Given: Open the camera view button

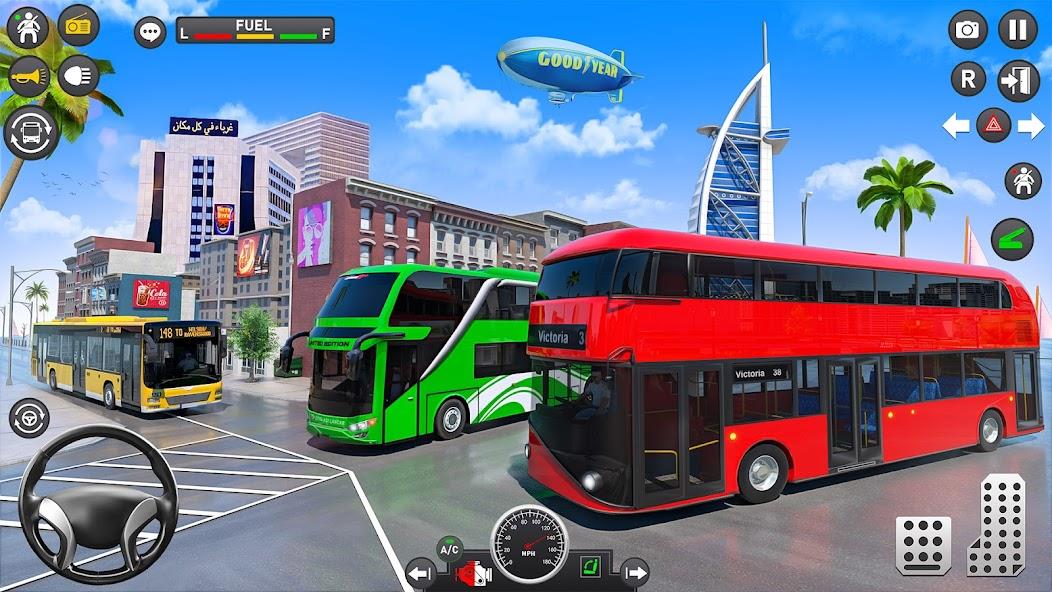Looking at the screenshot, I should (x=968, y=30).
